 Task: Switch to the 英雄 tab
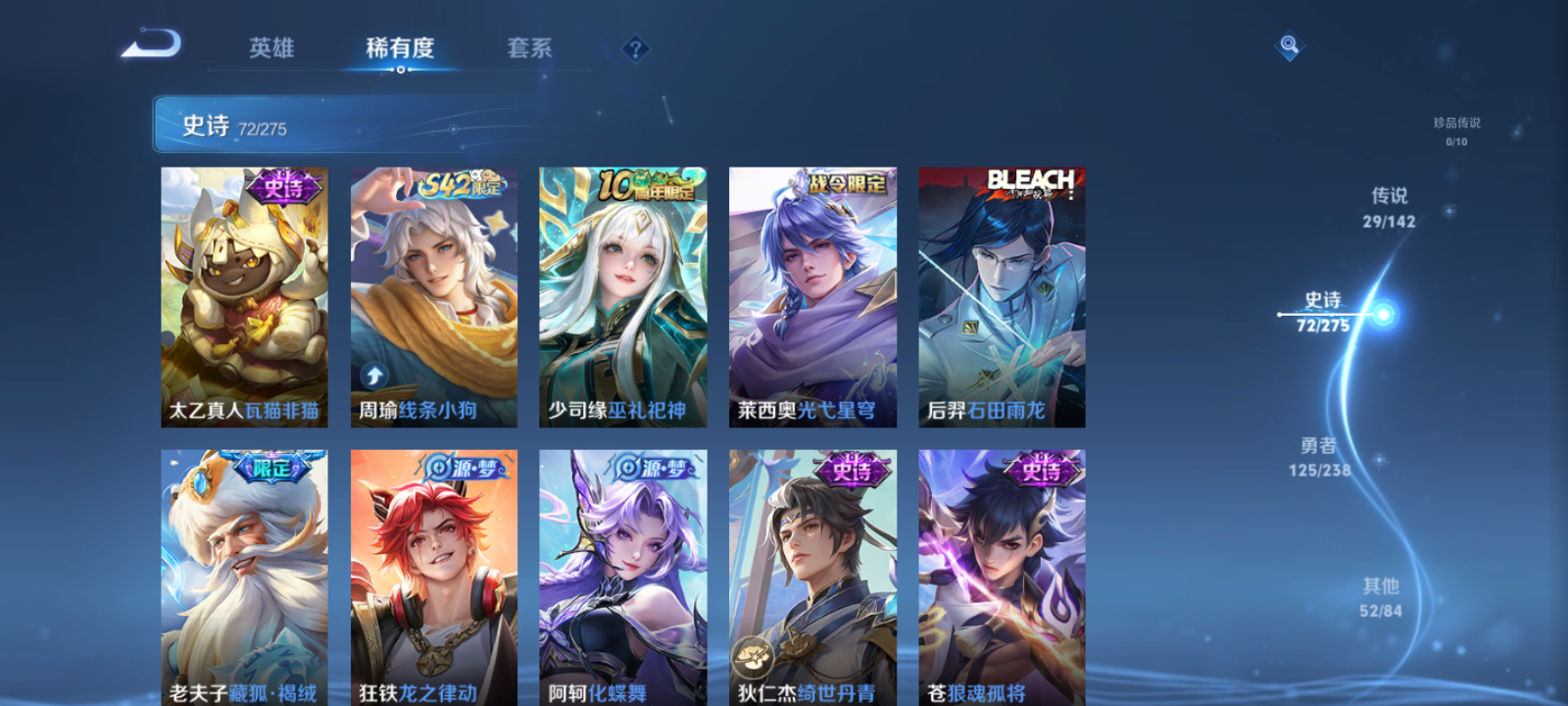coord(270,48)
